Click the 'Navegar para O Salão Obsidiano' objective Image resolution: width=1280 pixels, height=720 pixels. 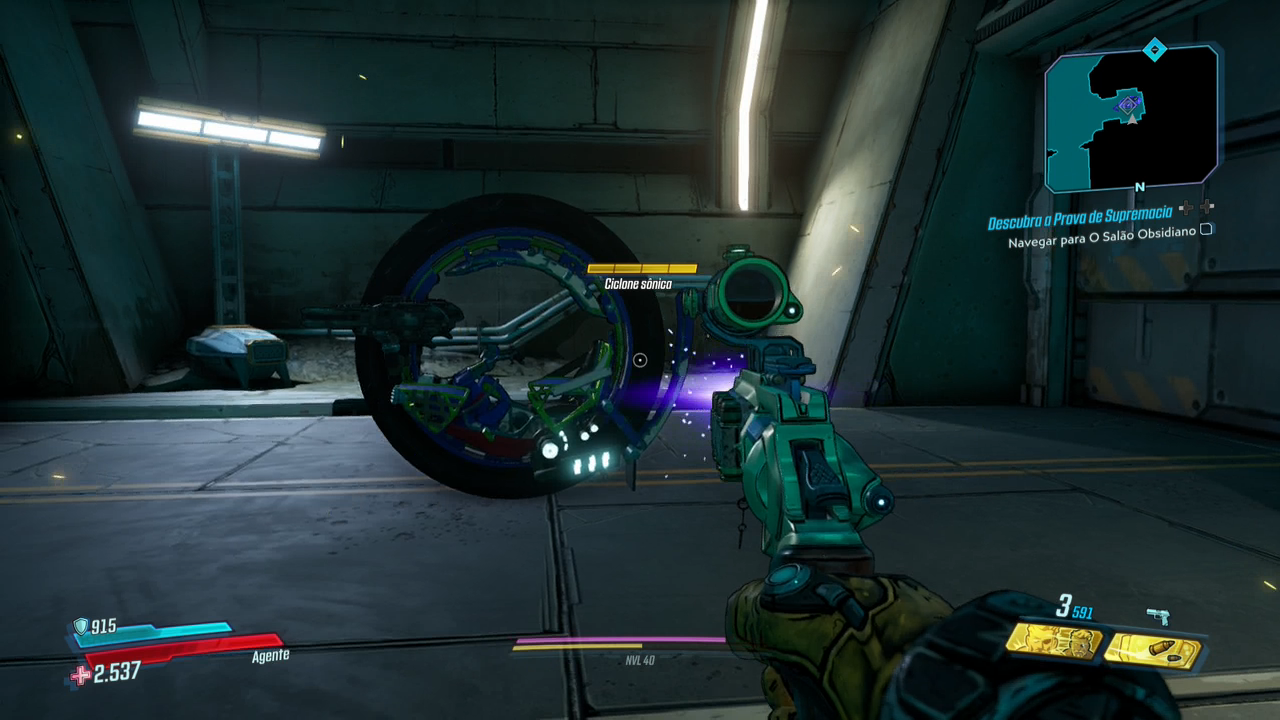pyautogui.click(x=1101, y=241)
